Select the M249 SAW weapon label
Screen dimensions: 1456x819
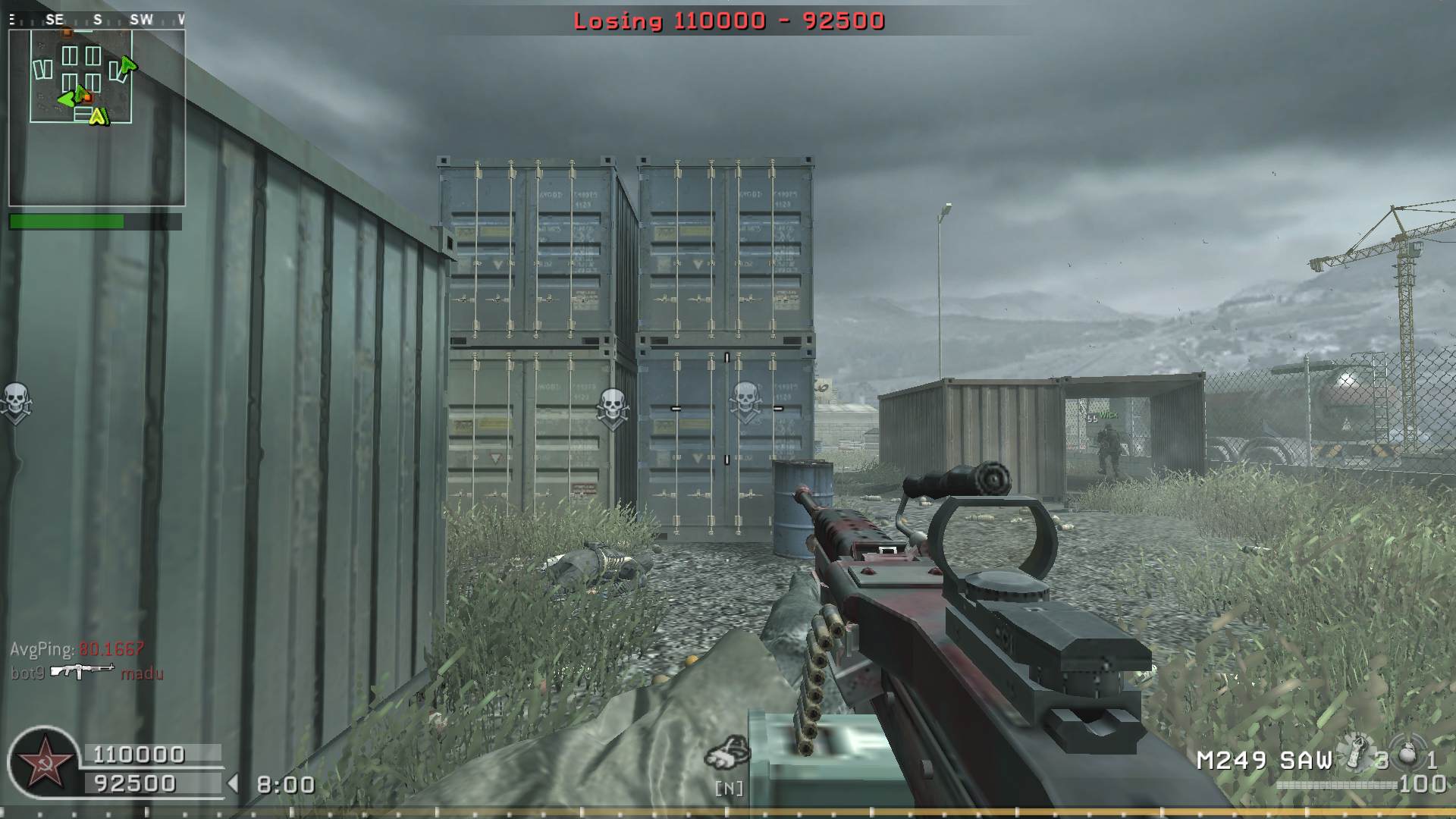(1264, 761)
